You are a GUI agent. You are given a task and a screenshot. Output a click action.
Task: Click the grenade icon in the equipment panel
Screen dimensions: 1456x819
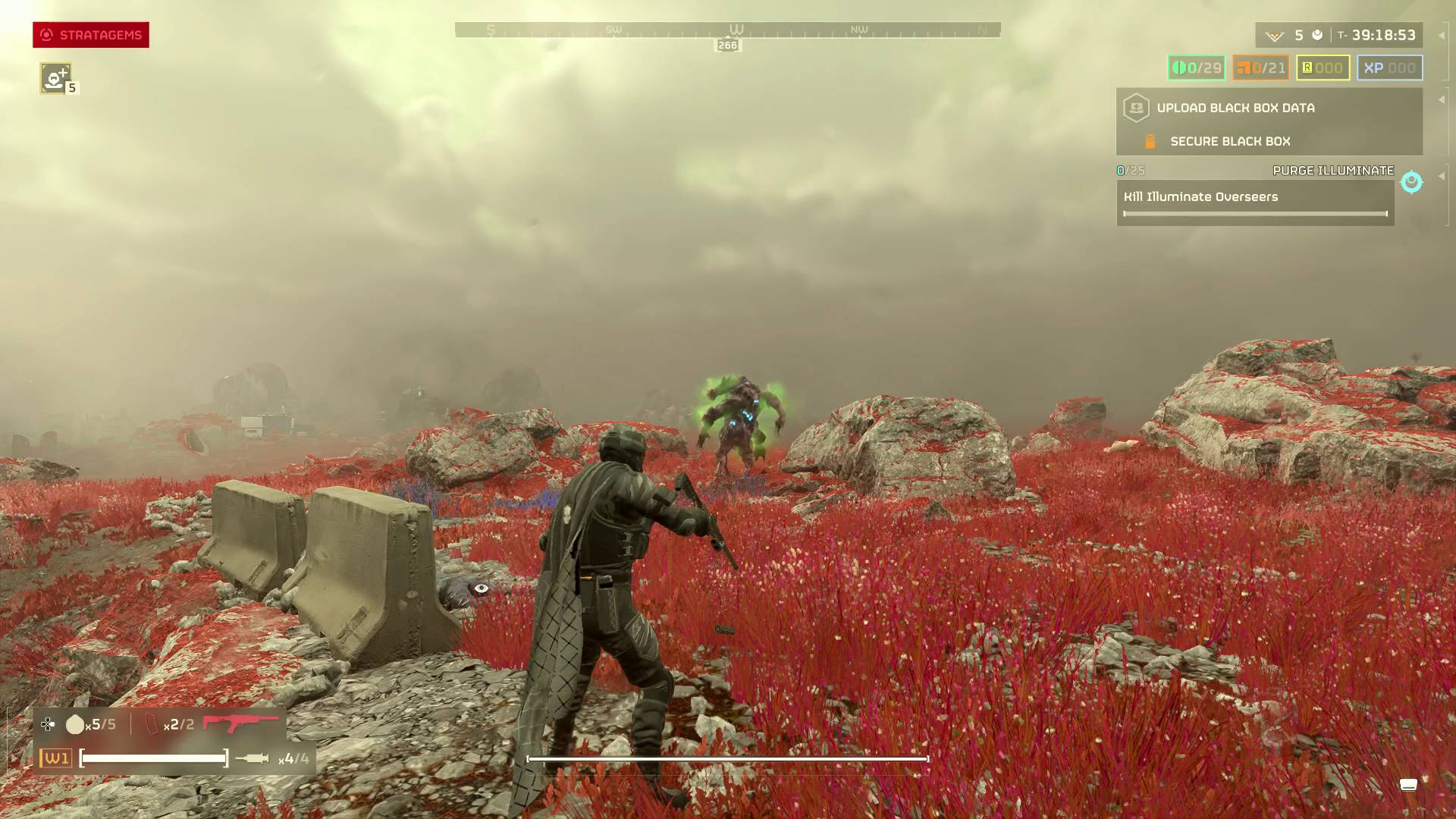pos(74,724)
